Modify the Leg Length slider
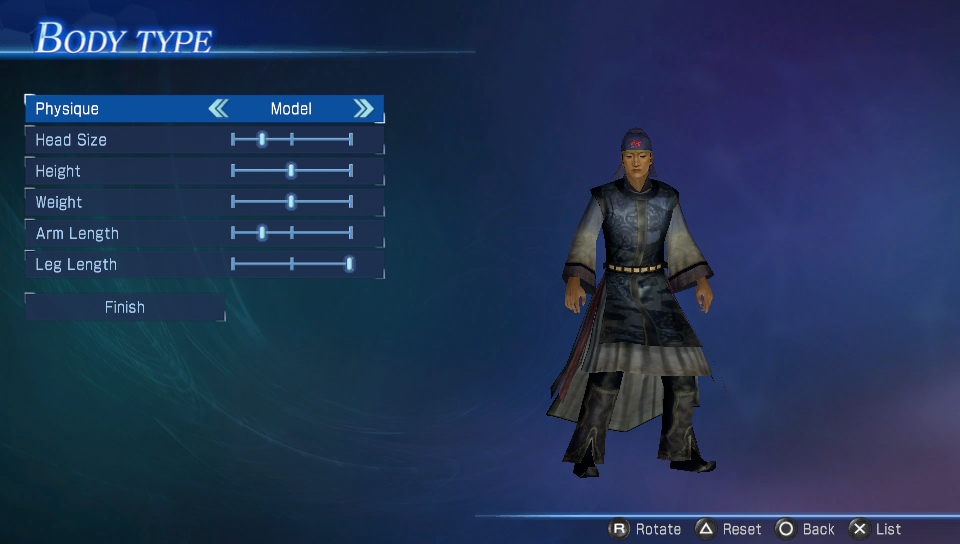This screenshot has width=960, height=544. [349, 264]
